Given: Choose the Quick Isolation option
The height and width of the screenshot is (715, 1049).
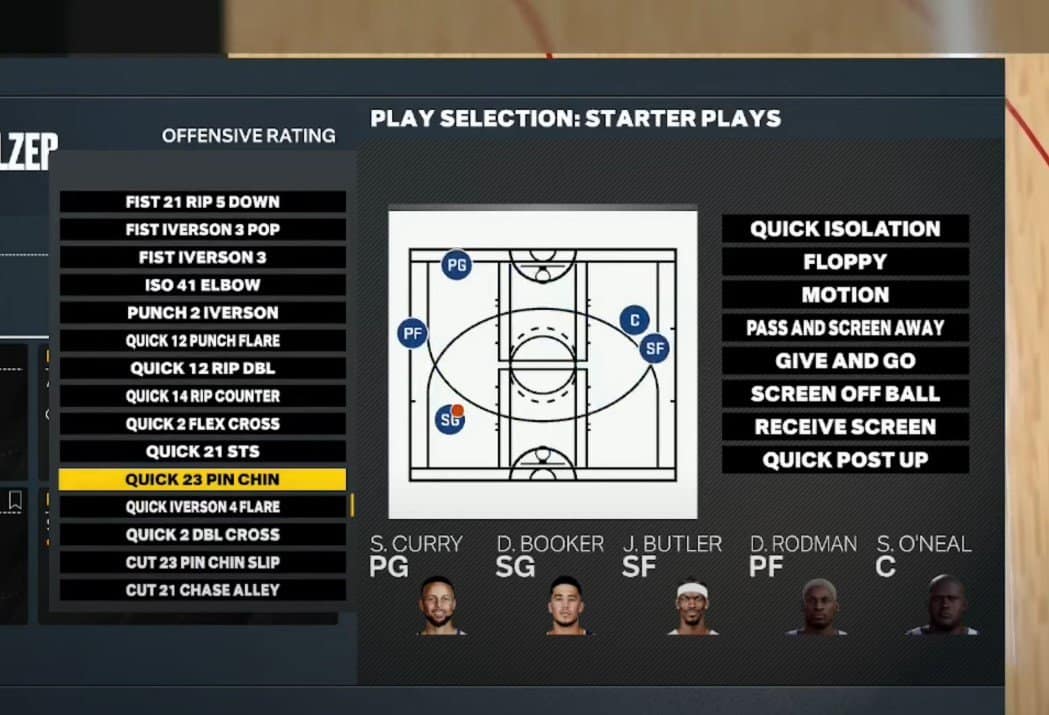Looking at the screenshot, I should (845, 229).
